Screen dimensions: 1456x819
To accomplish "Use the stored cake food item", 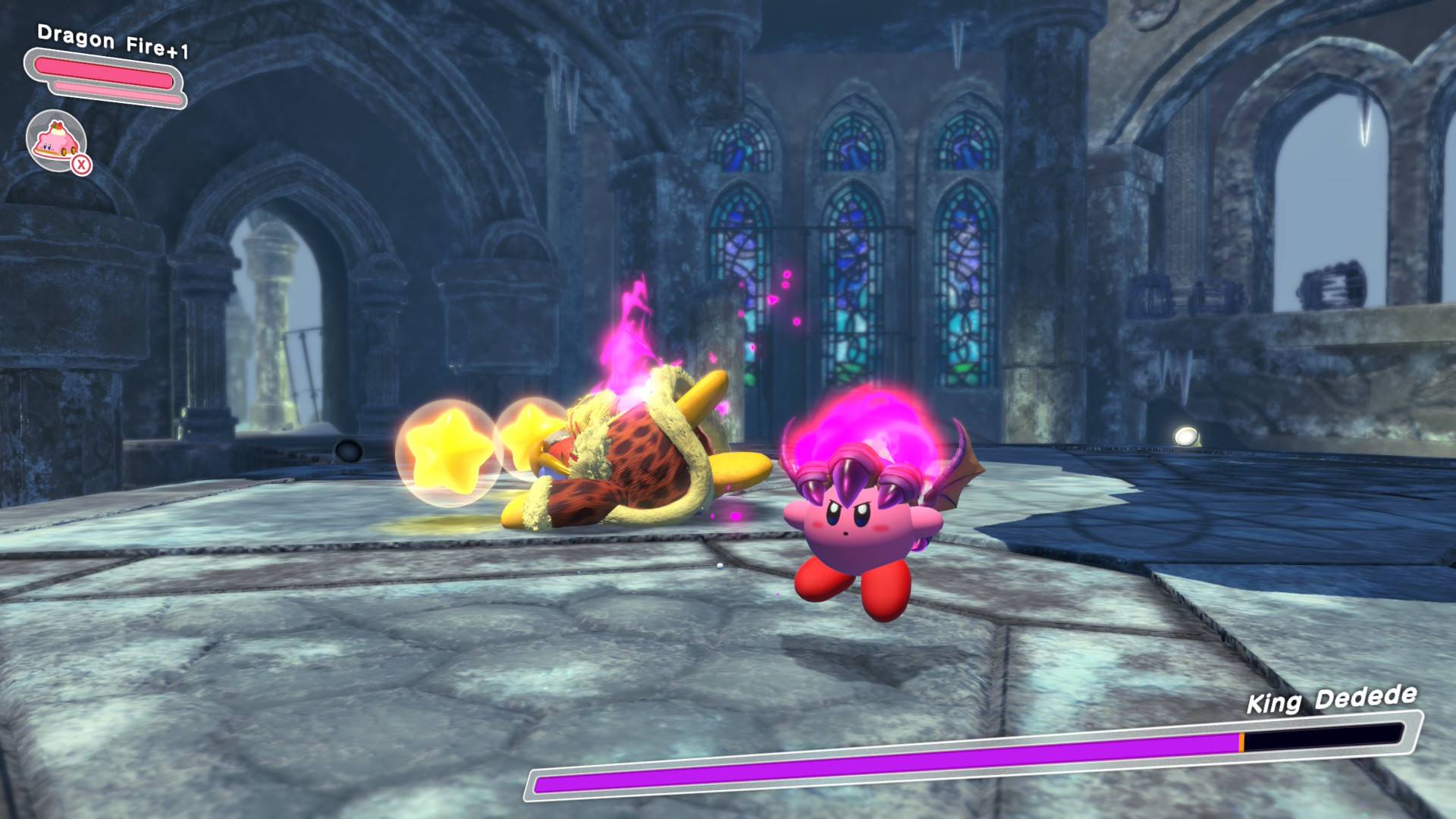I will click(x=57, y=140).
